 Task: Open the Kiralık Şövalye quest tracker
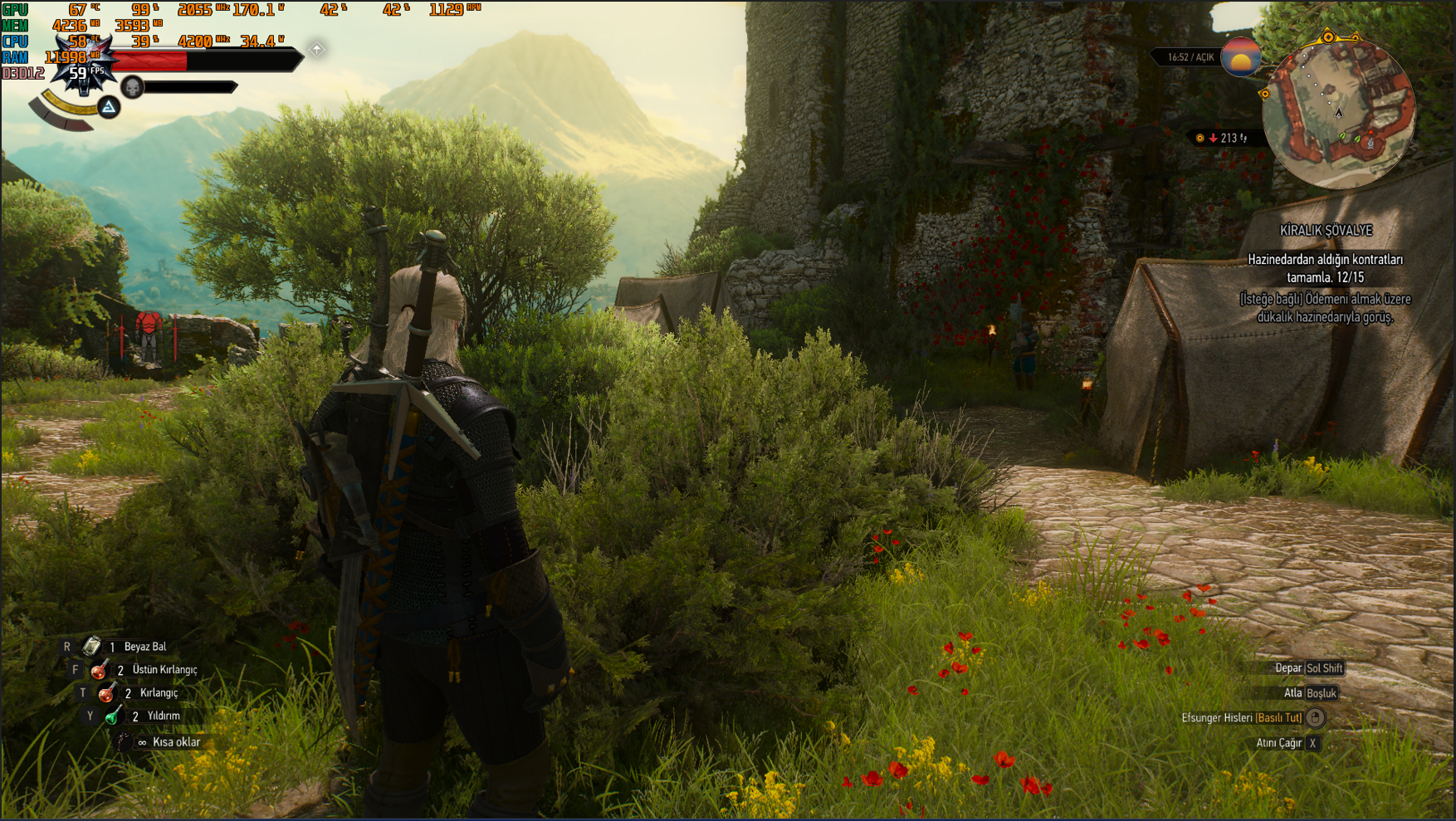1326,231
